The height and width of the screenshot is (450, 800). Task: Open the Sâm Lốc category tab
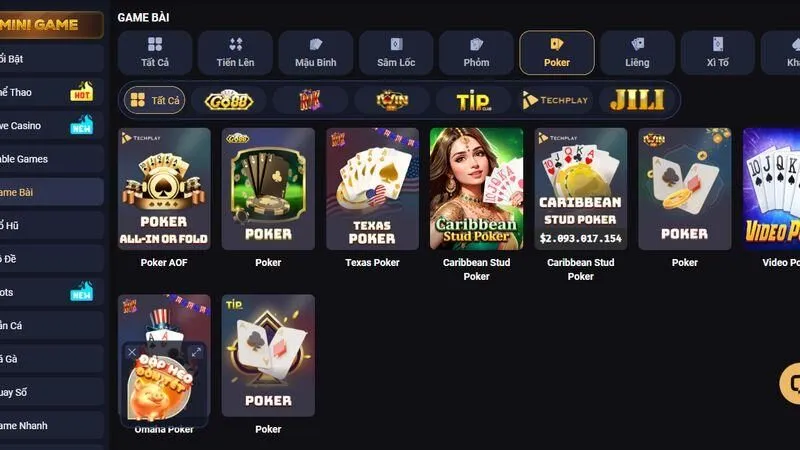coord(396,52)
